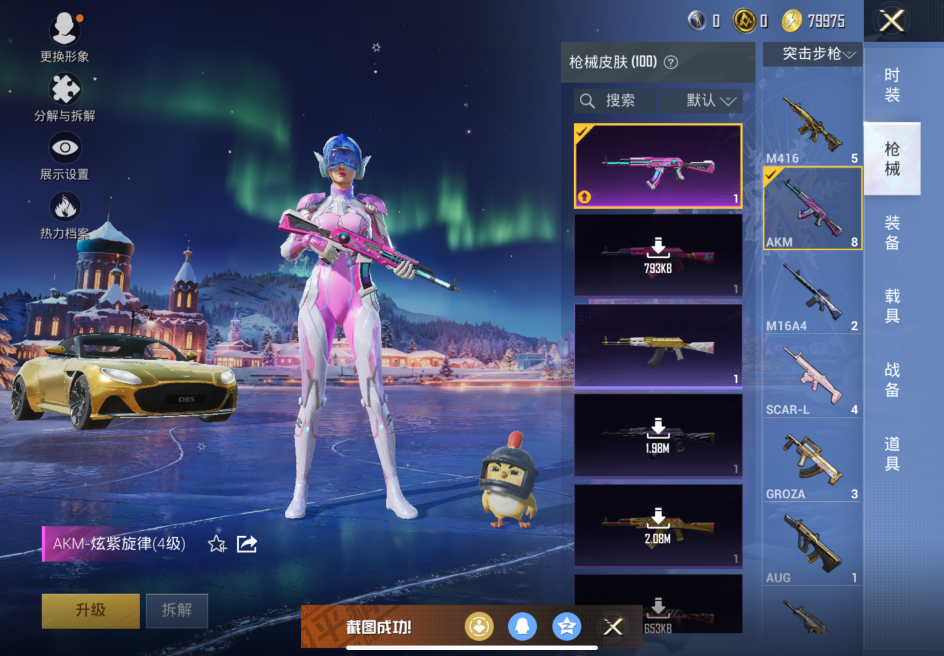Select the SCAR-L weapon entry
The width and height of the screenshot is (944, 656).
coord(812,378)
